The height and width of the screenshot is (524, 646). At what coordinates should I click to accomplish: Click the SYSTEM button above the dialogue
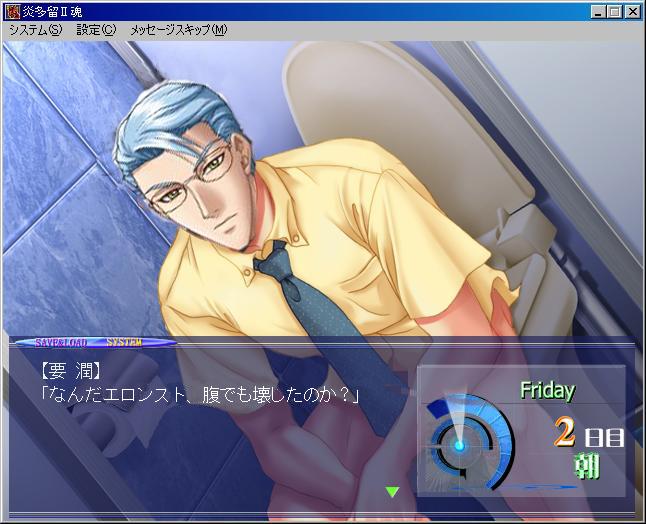[x=124, y=342]
